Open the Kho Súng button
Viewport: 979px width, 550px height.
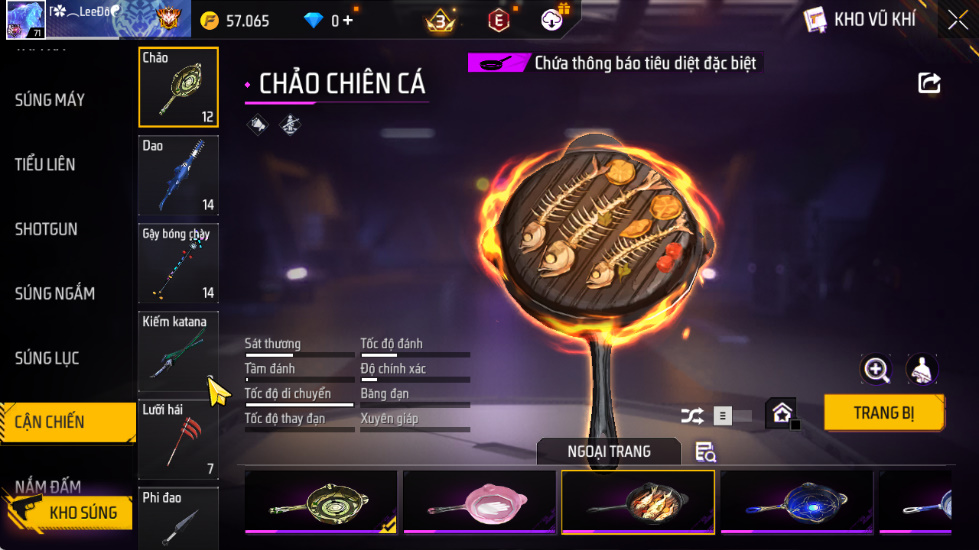coord(70,513)
